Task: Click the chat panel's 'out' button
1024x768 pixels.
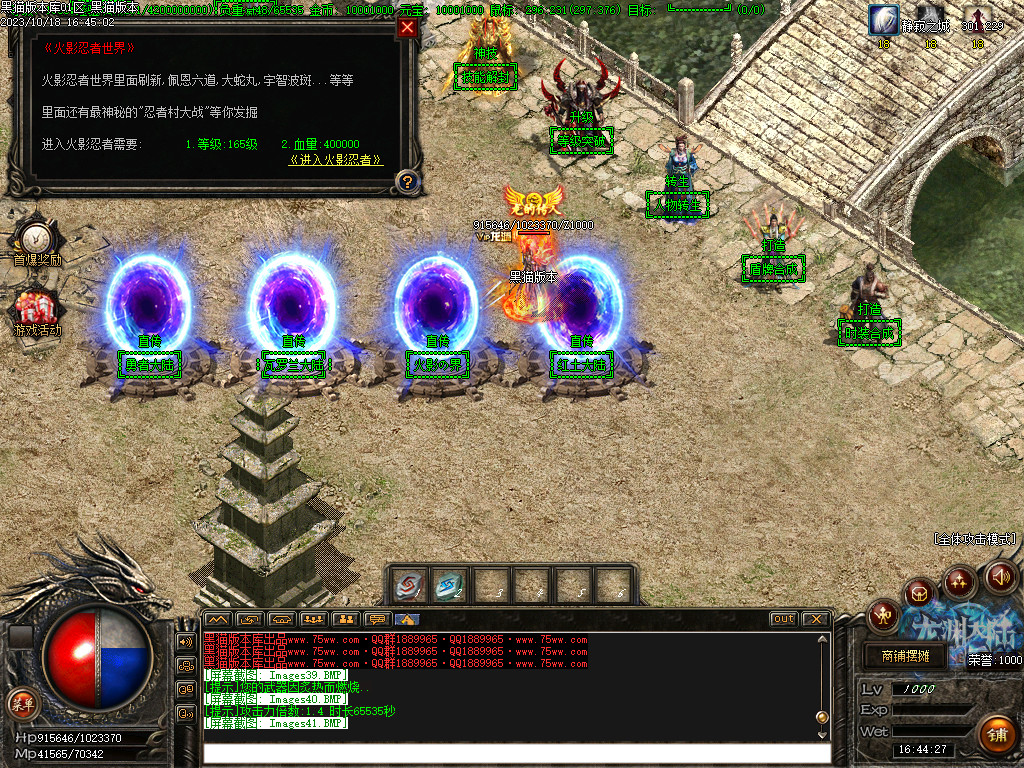Action: tap(784, 619)
